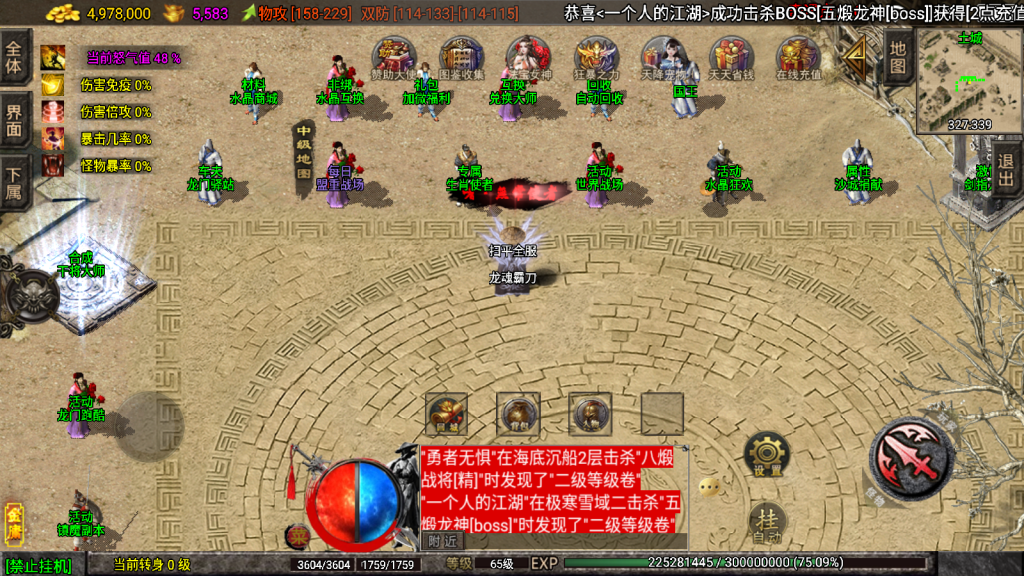1024x576 pixels.
Task: Open the 赞助大使 sponsor icon
Action: [x=393, y=58]
